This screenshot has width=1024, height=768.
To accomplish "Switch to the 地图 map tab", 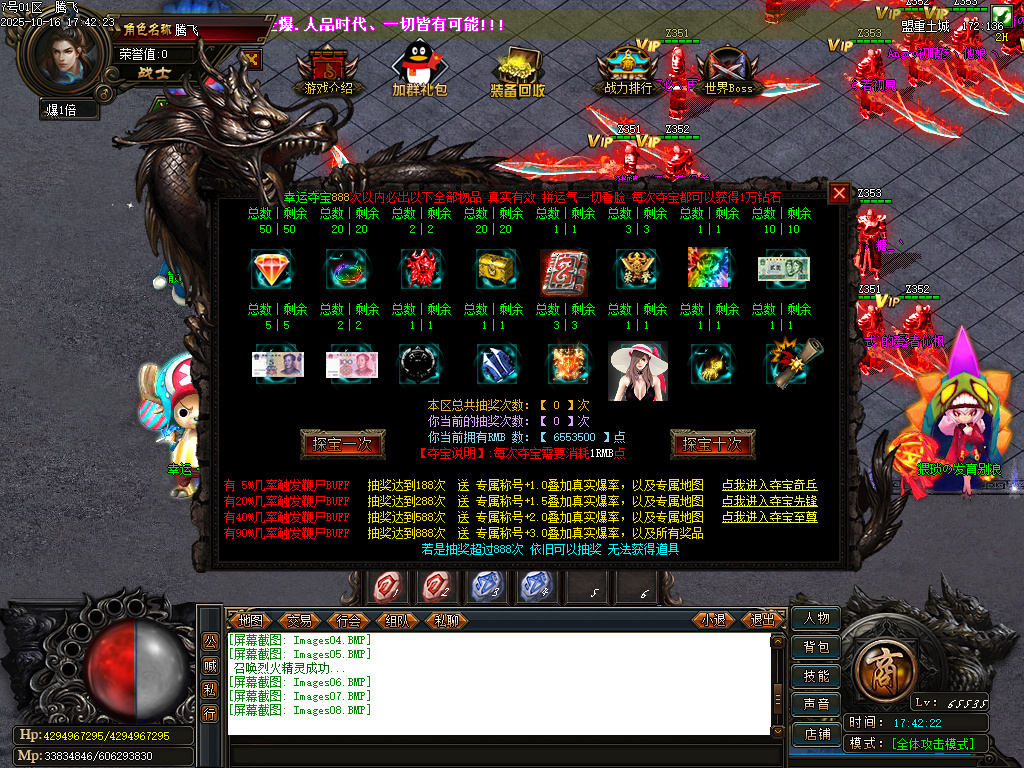I will tap(250, 620).
